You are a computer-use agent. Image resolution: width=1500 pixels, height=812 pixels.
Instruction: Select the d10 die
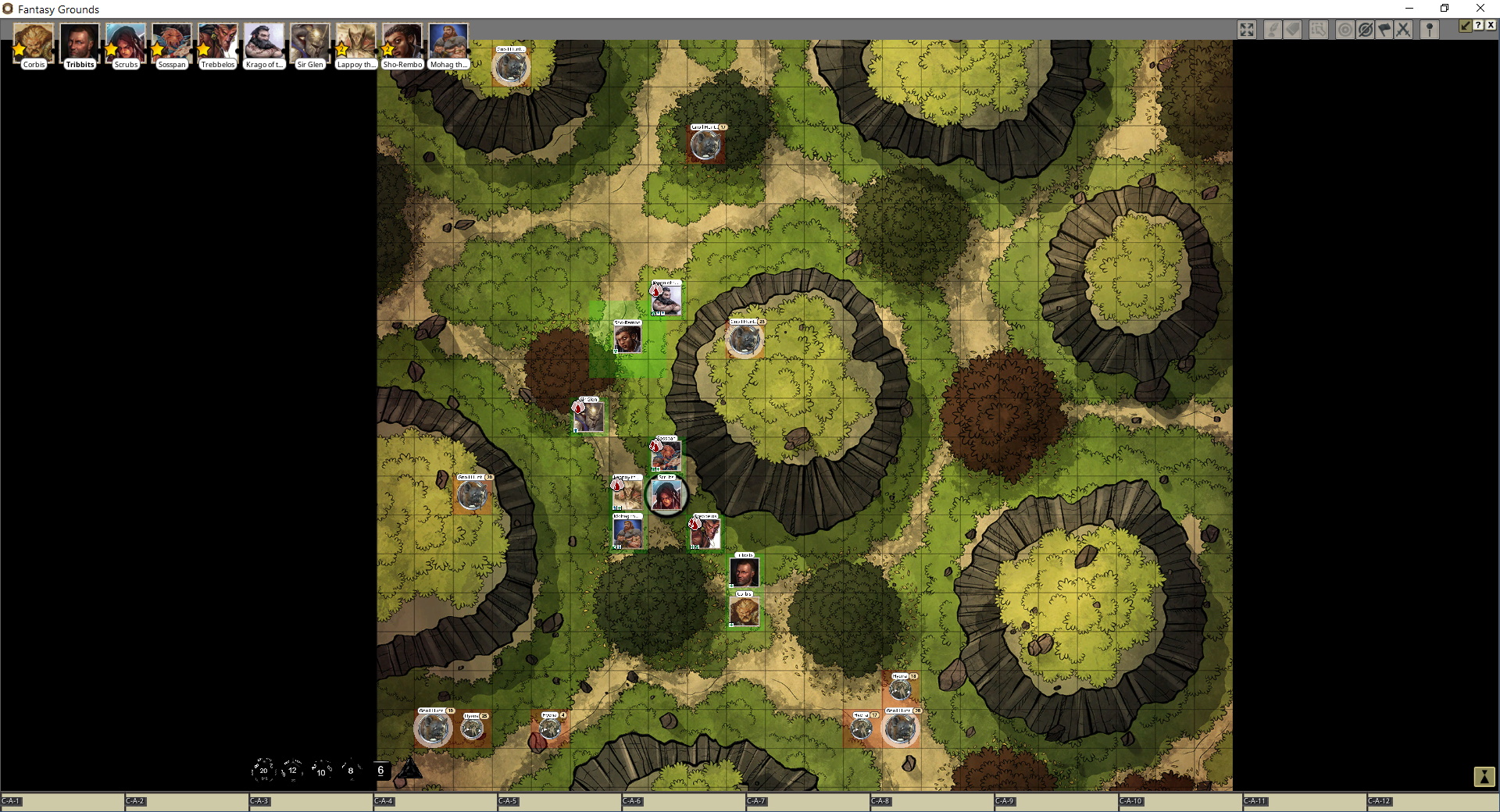click(x=321, y=771)
